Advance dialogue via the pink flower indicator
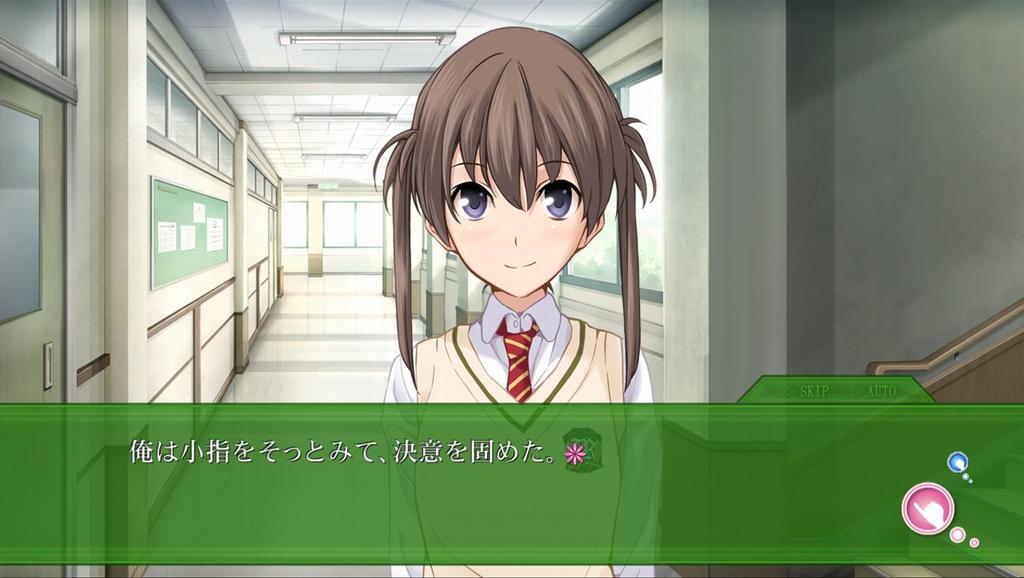 pyautogui.click(x=575, y=453)
